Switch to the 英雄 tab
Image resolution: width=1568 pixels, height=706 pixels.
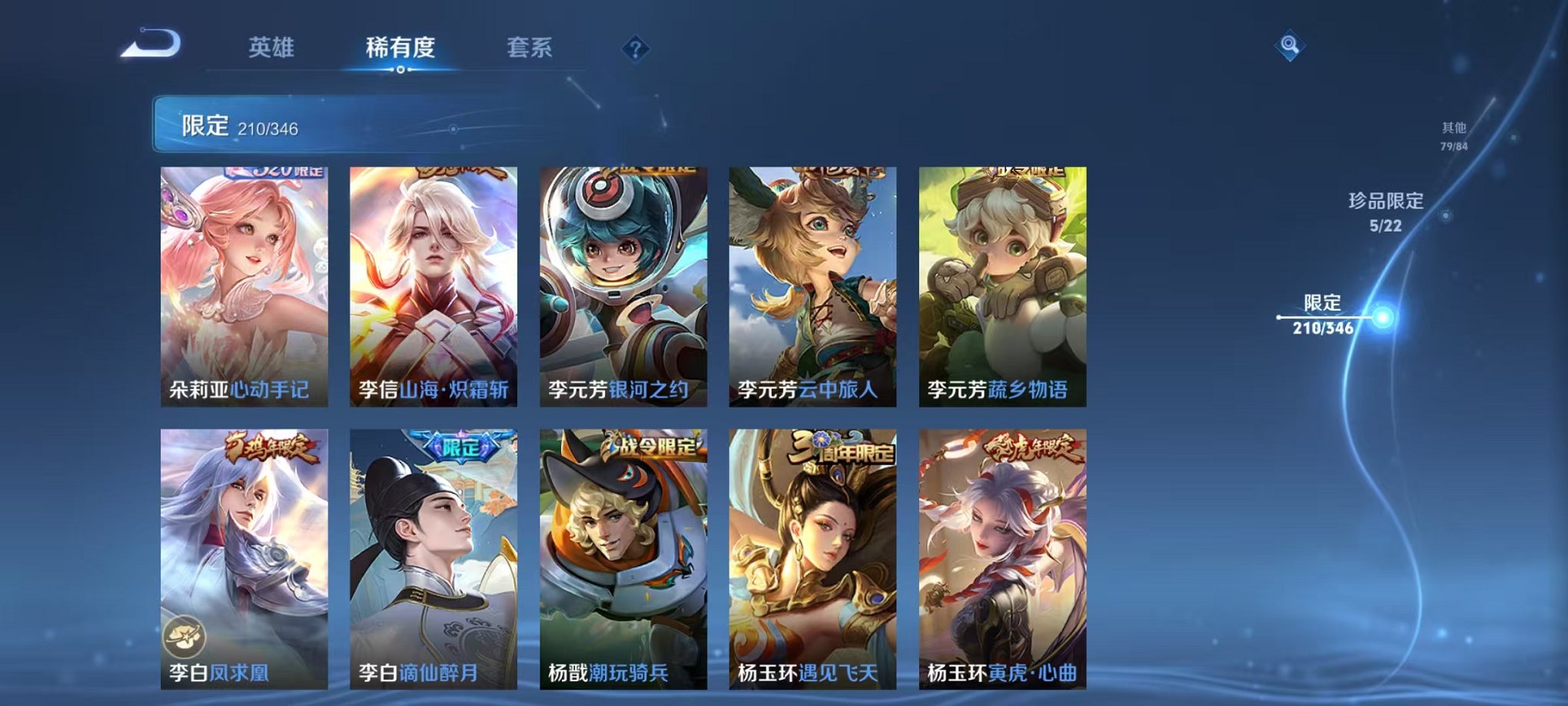tap(270, 48)
